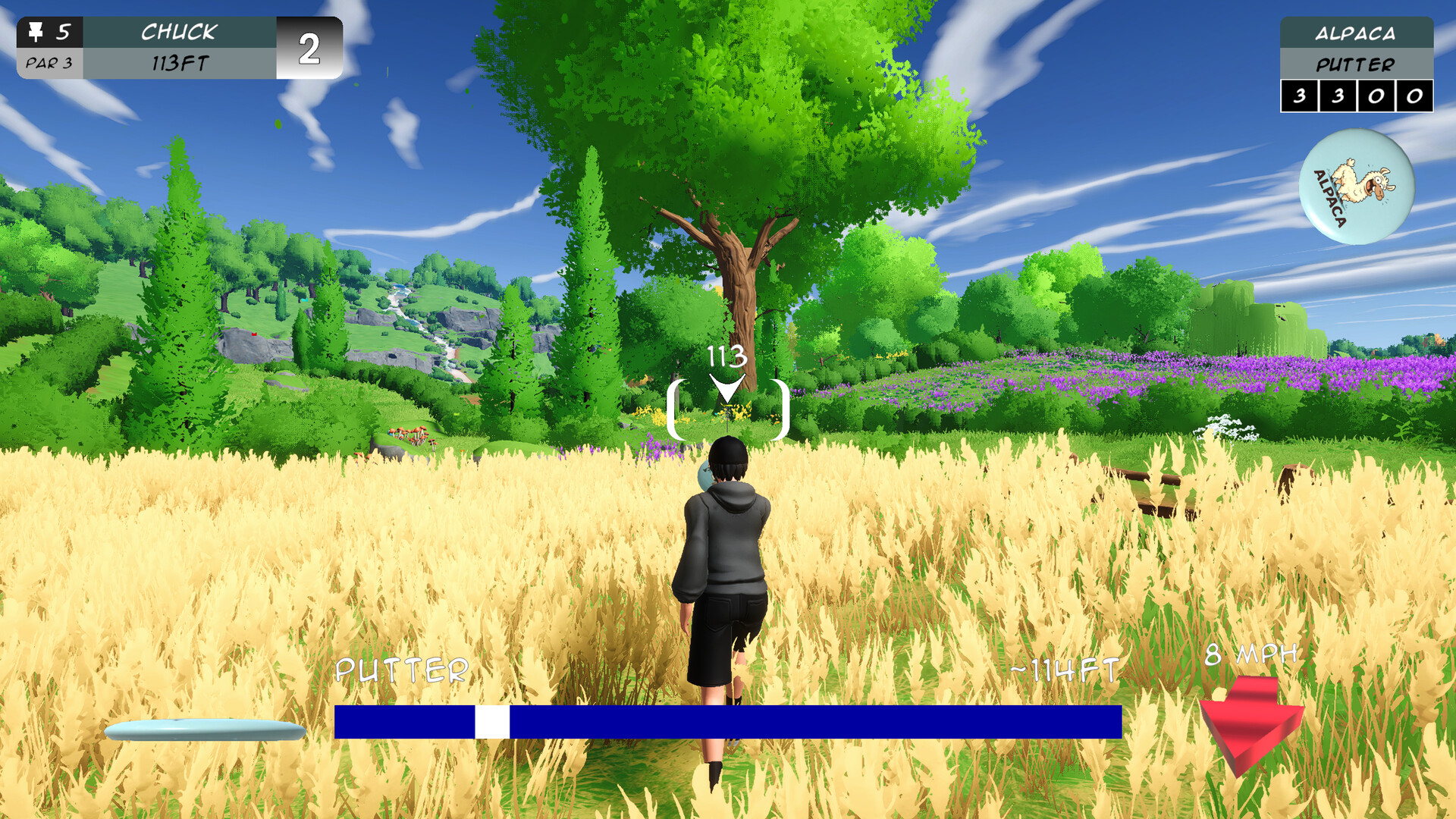The height and width of the screenshot is (819, 1456).
Task: Click the ALPACA name header
Action: (x=1357, y=33)
